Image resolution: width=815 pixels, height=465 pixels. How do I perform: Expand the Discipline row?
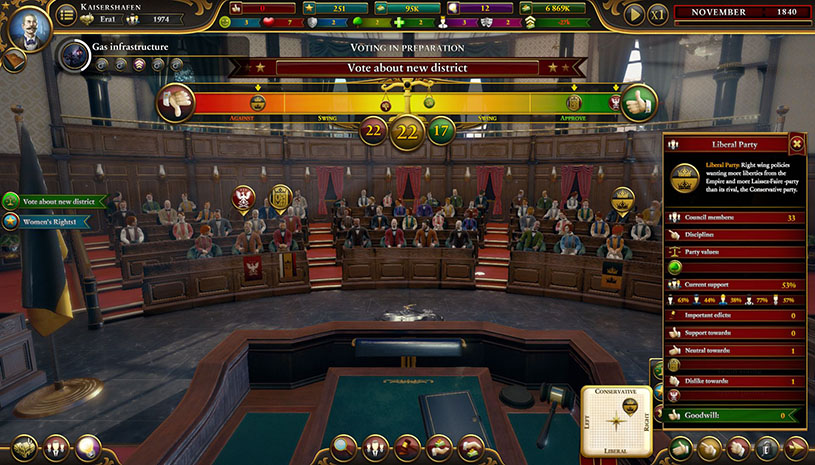737,235
